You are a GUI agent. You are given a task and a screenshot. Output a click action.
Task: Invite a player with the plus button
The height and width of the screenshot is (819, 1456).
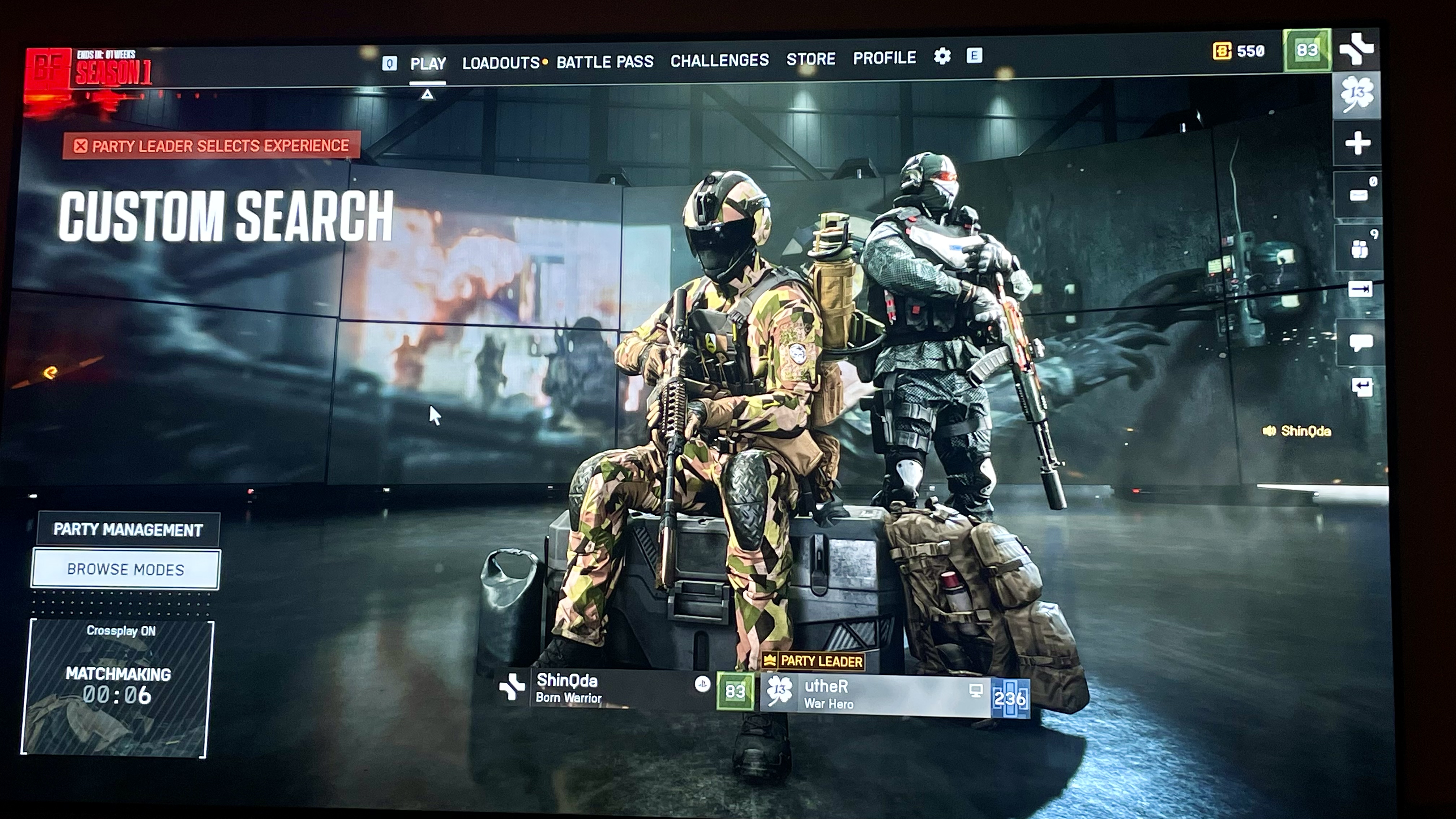coord(1357,143)
